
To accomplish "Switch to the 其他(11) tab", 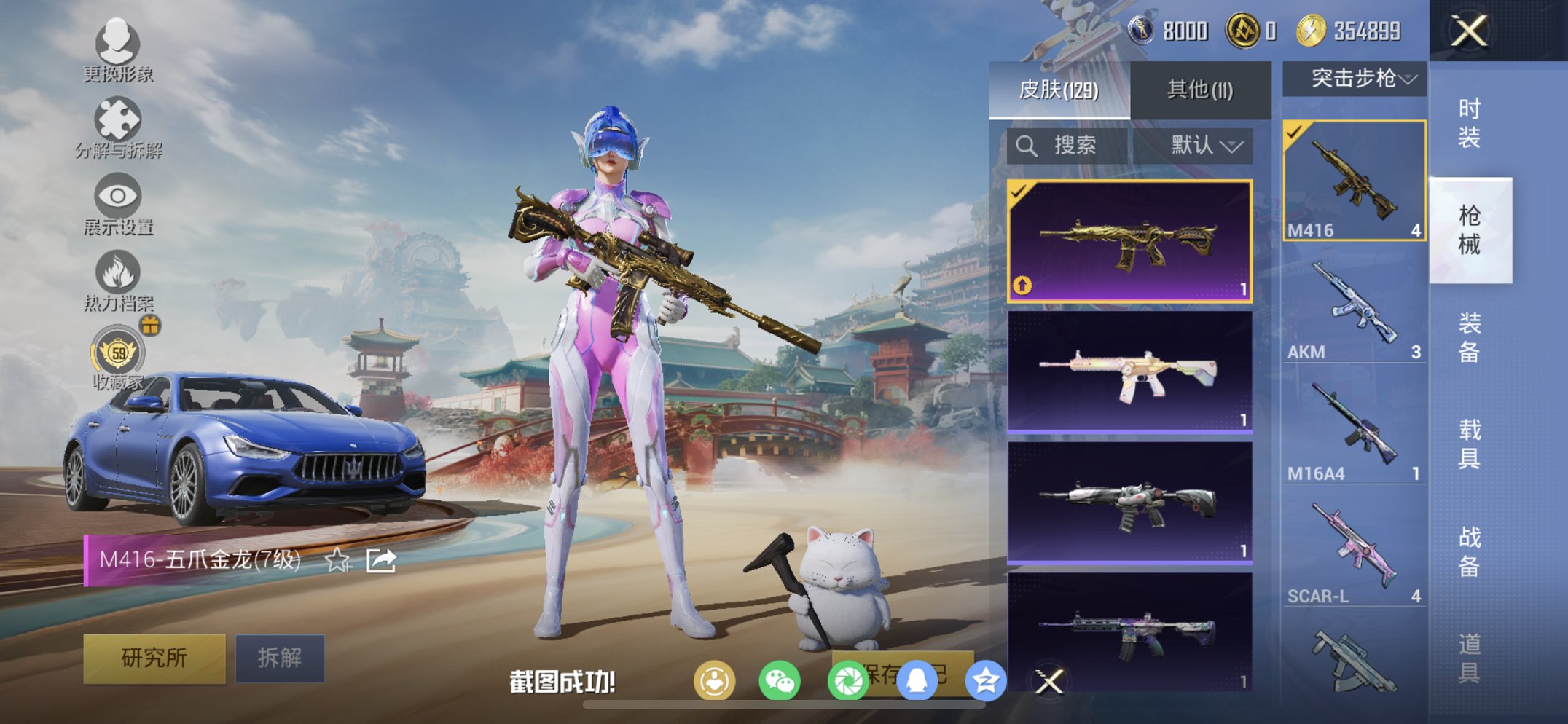I will pos(1199,87).
